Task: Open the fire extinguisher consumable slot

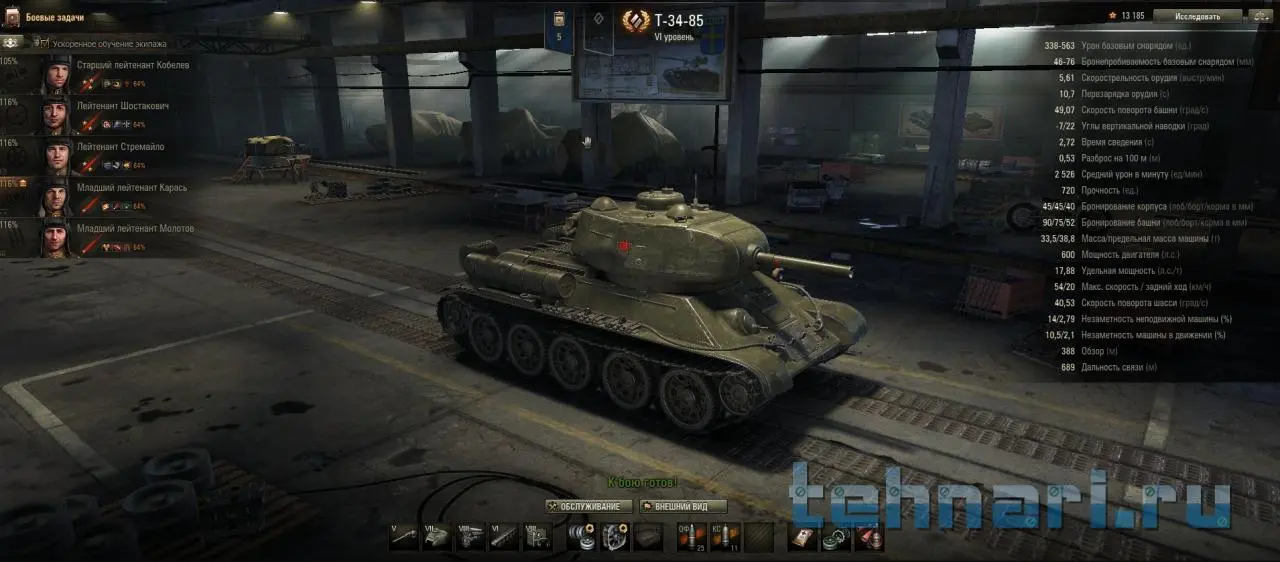Action: (869, 537)
